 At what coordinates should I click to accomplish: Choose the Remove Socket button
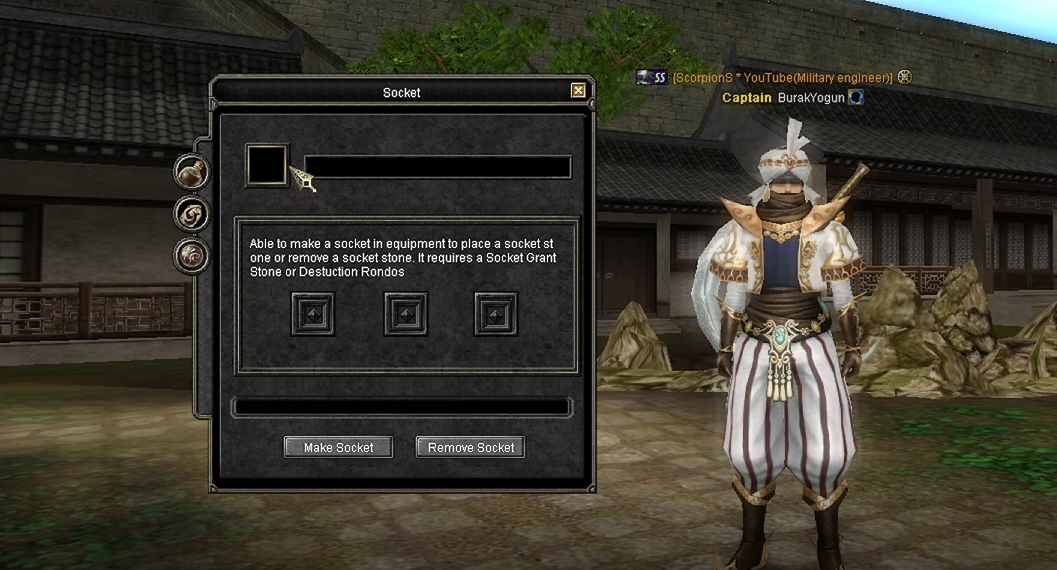point(470,447)
